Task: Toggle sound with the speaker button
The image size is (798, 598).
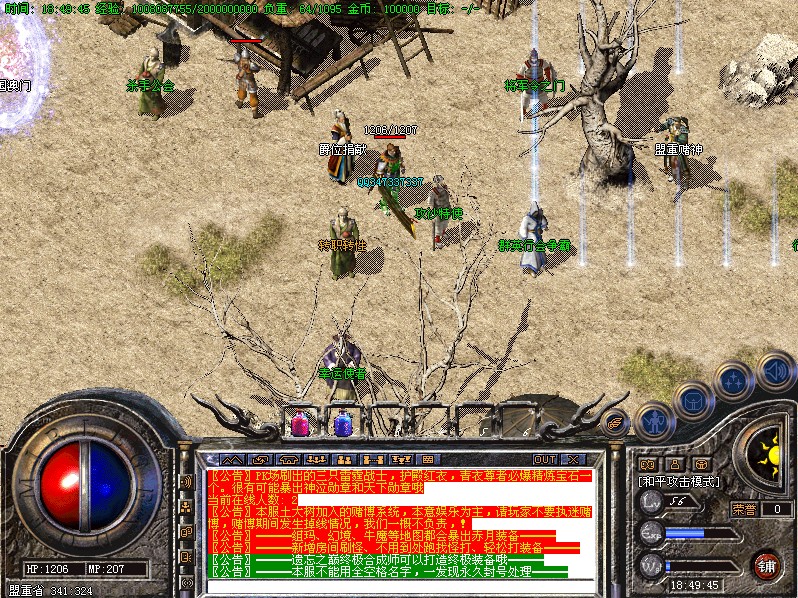Action: click(775, 371)
